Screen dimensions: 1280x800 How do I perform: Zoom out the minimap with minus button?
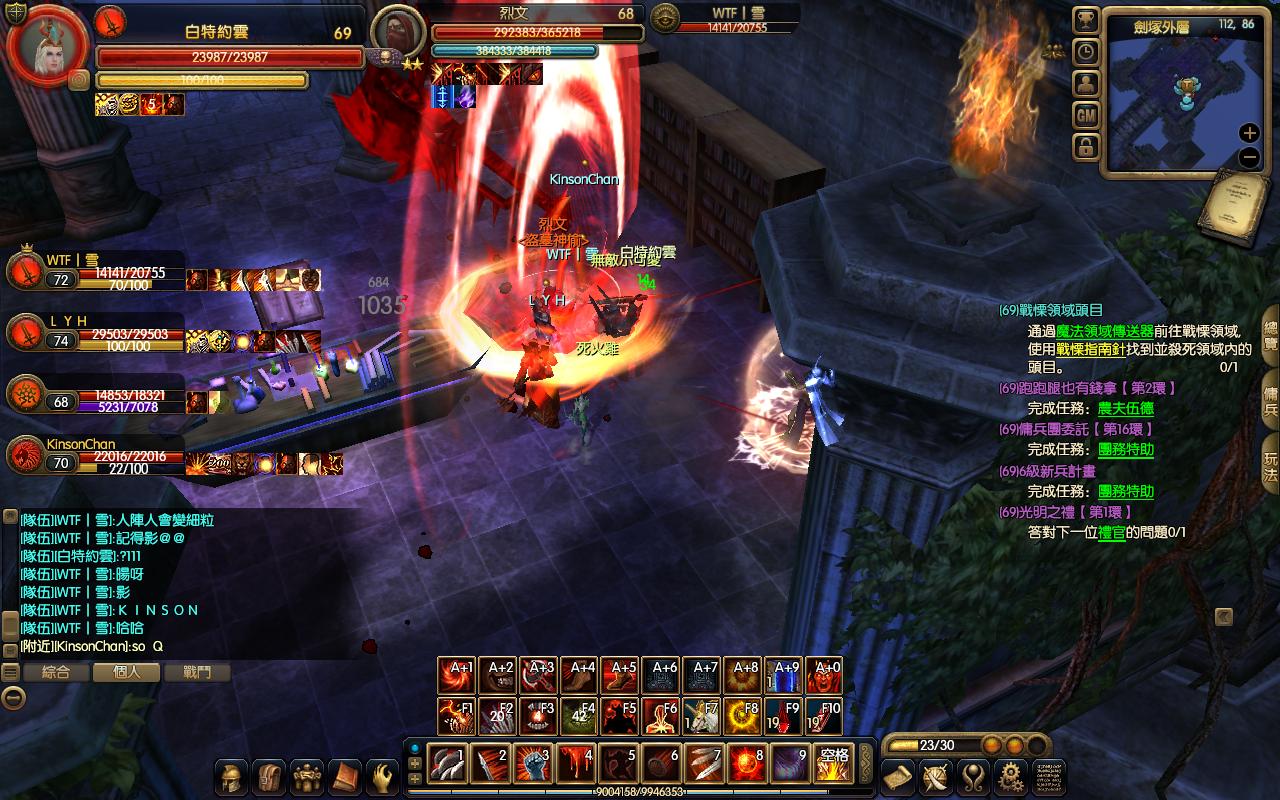tap(1249, 157)
